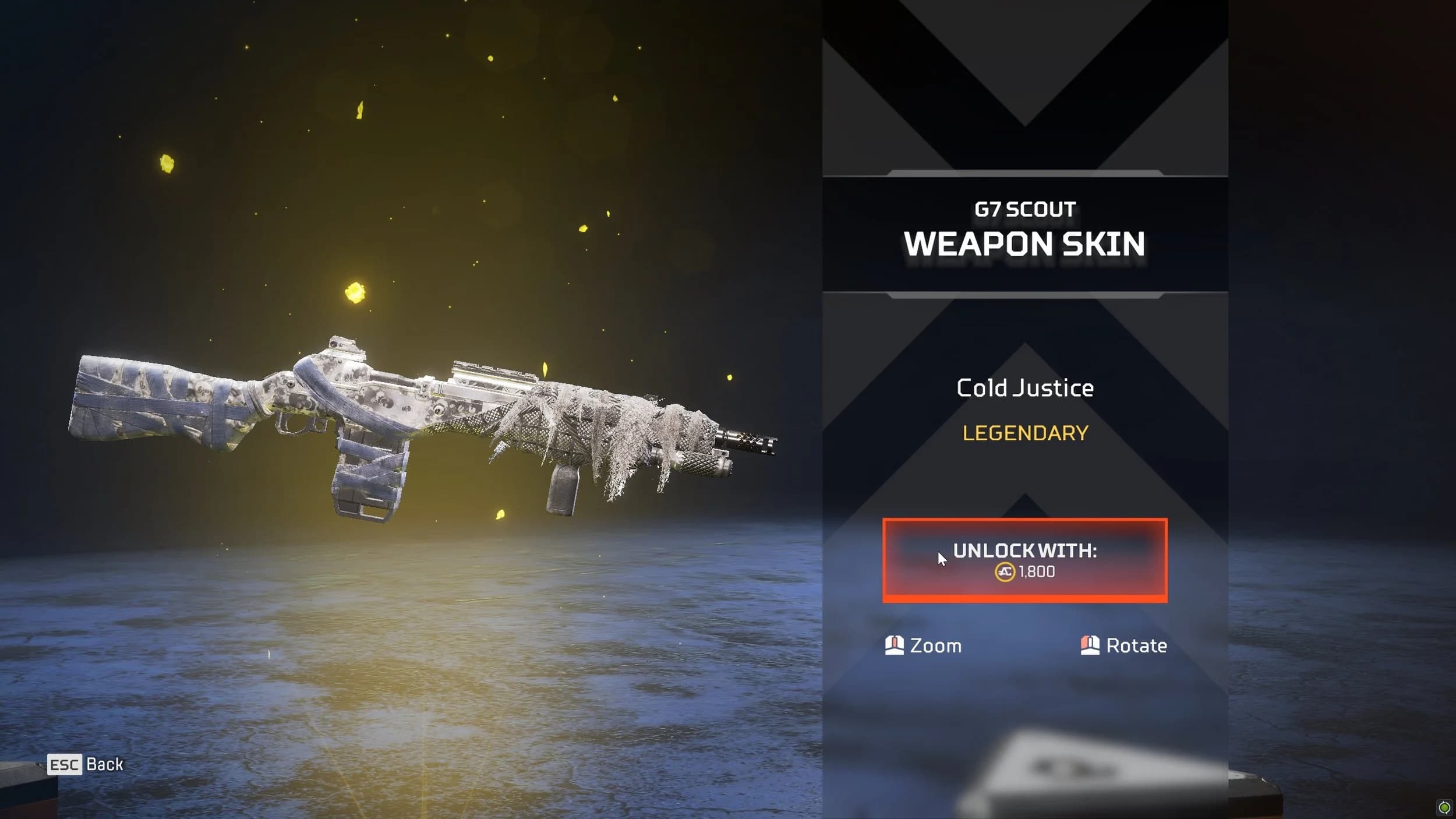Expand the G7 SCOUT header section
The width and height of the screenshot is (1456, 819).
pos(1025,210)
